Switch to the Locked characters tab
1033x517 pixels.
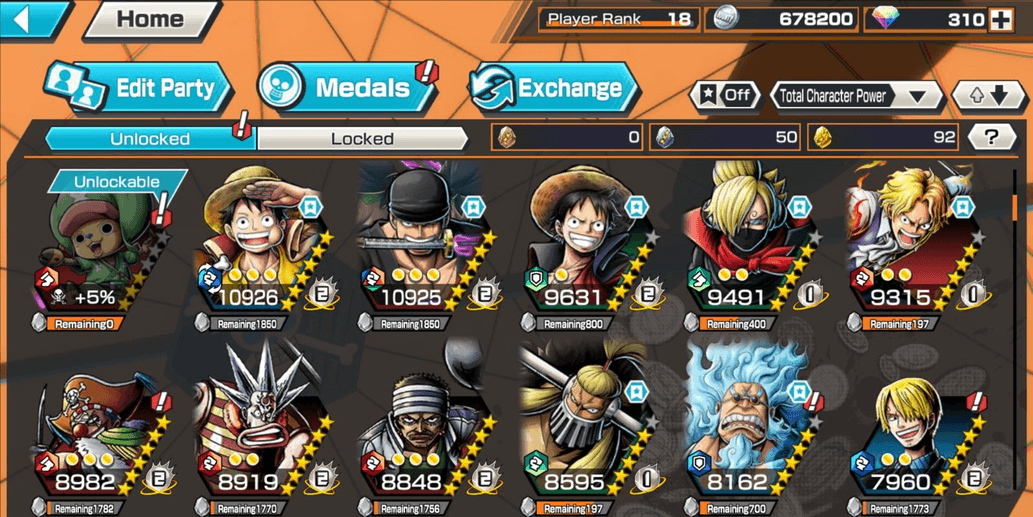coord(362,139)
